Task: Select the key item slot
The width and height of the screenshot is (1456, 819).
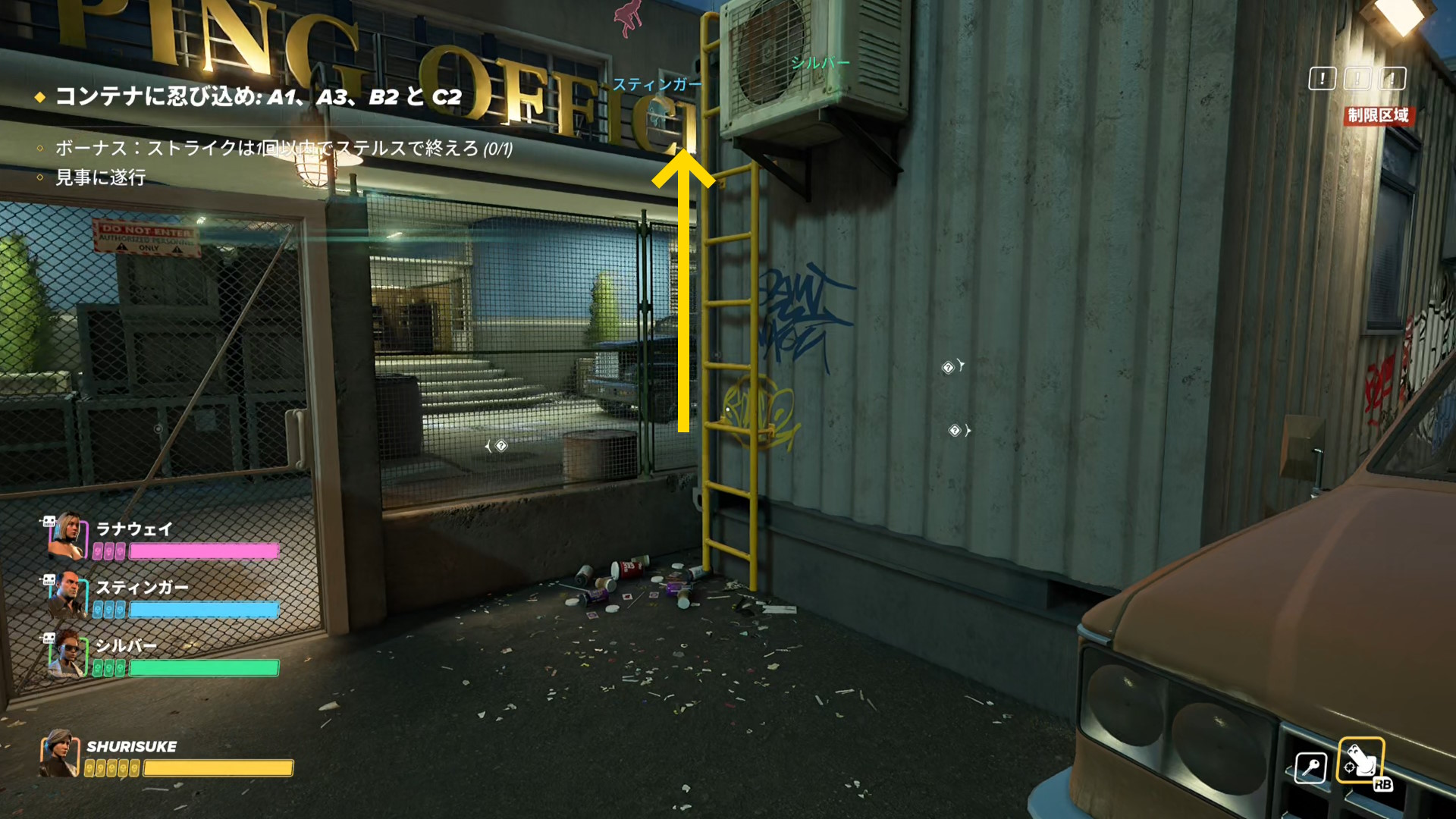Action: coord(1310,767)
